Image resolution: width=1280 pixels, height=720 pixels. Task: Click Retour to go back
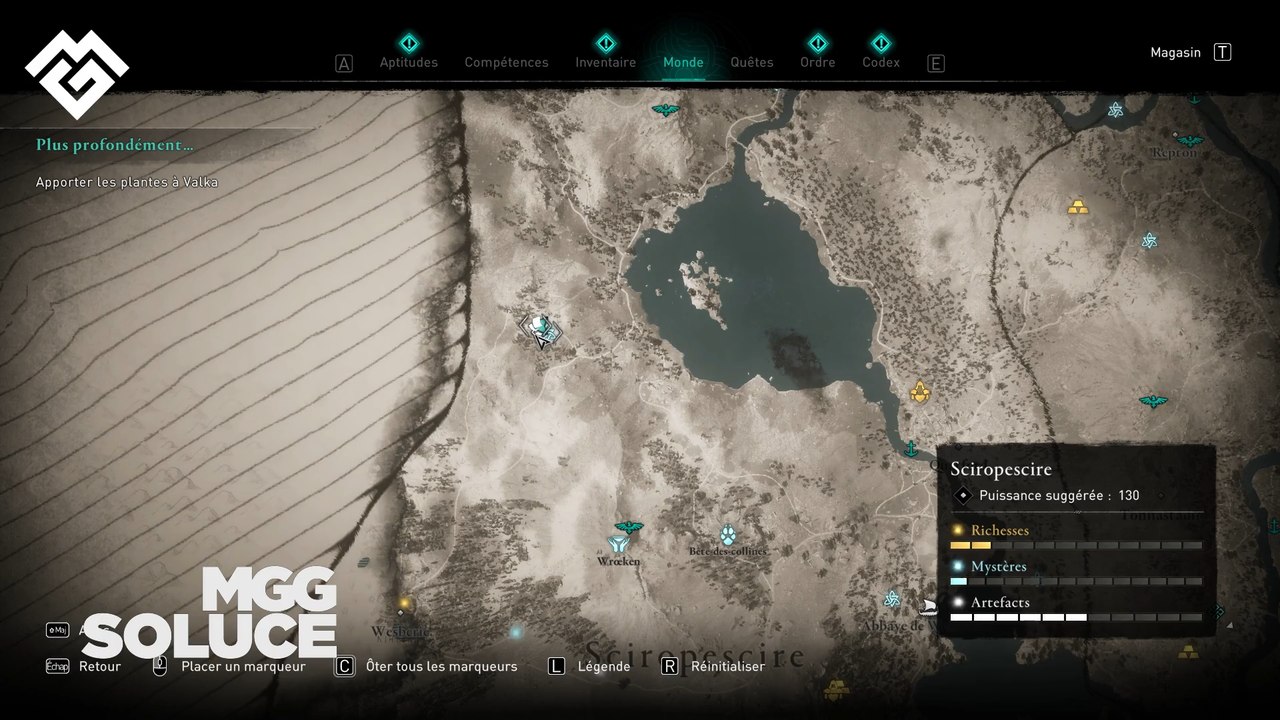click(99, 666)
